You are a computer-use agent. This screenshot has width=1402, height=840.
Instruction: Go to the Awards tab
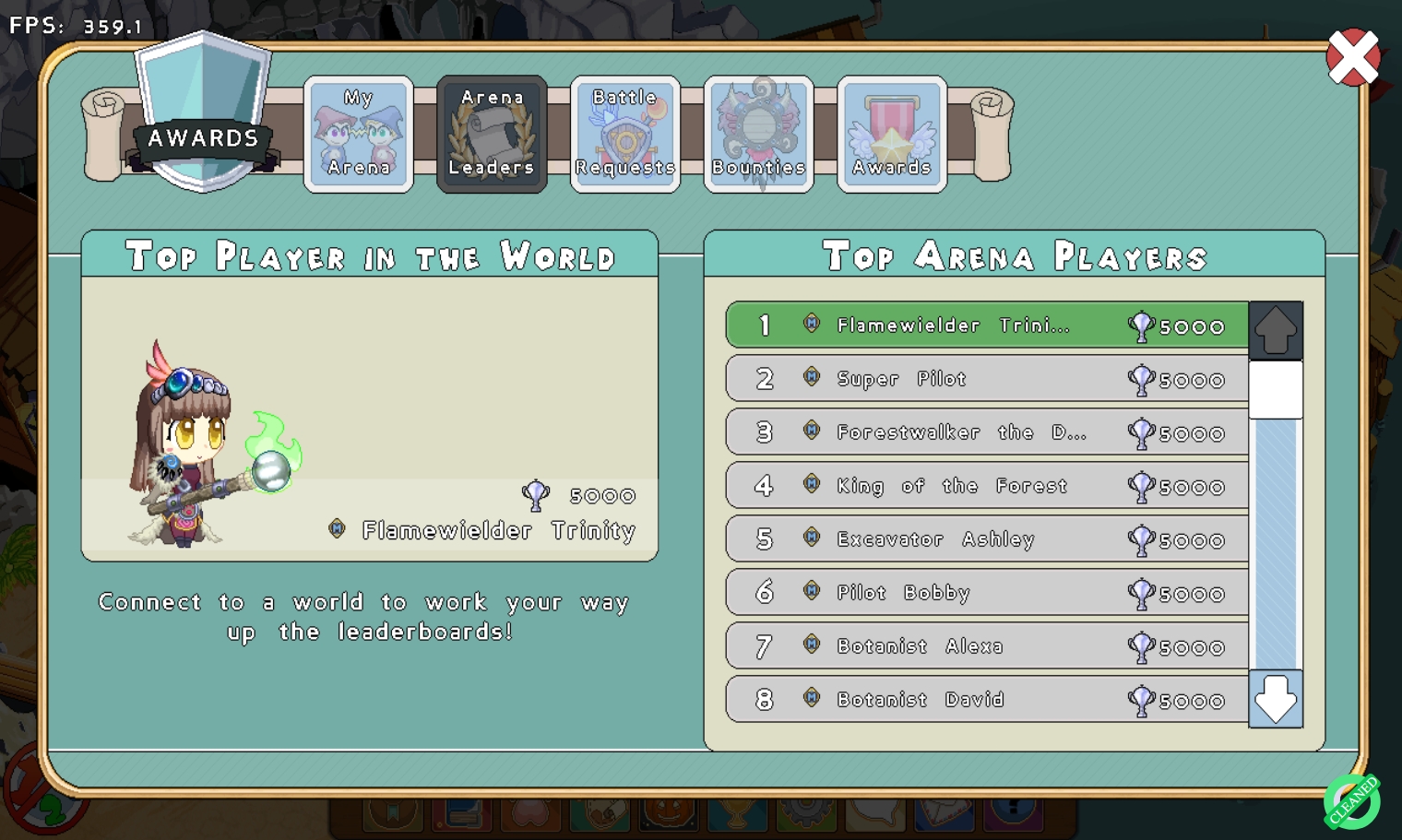(x=891, y=134)
